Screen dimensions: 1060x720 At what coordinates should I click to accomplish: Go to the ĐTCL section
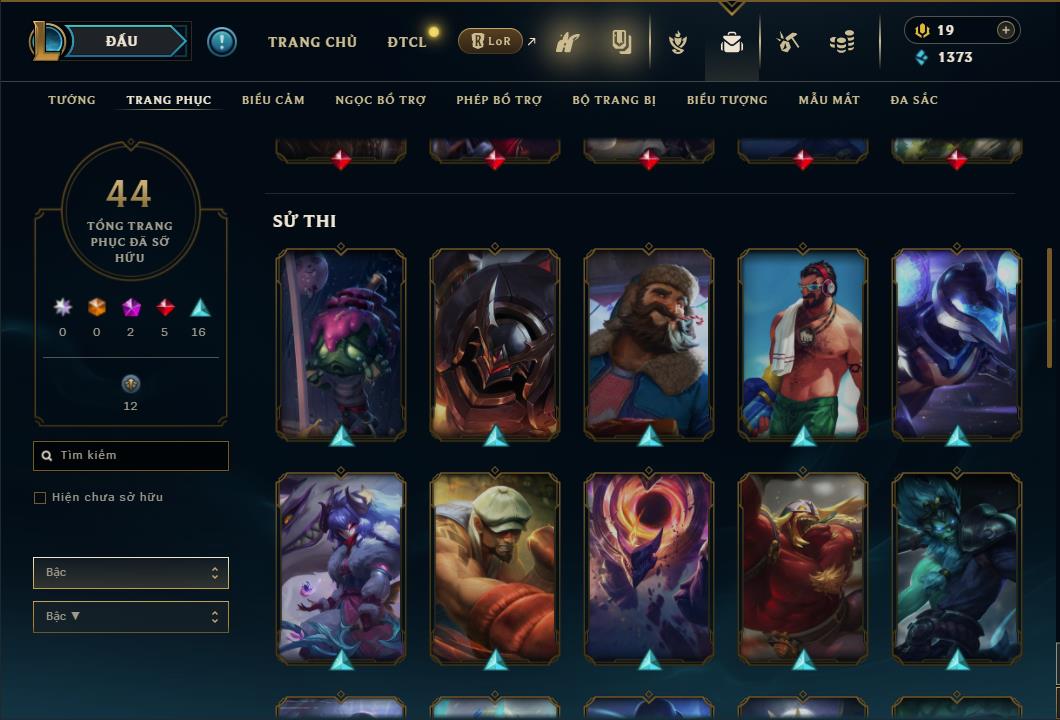pyautogui.click(x=407, y=42)
